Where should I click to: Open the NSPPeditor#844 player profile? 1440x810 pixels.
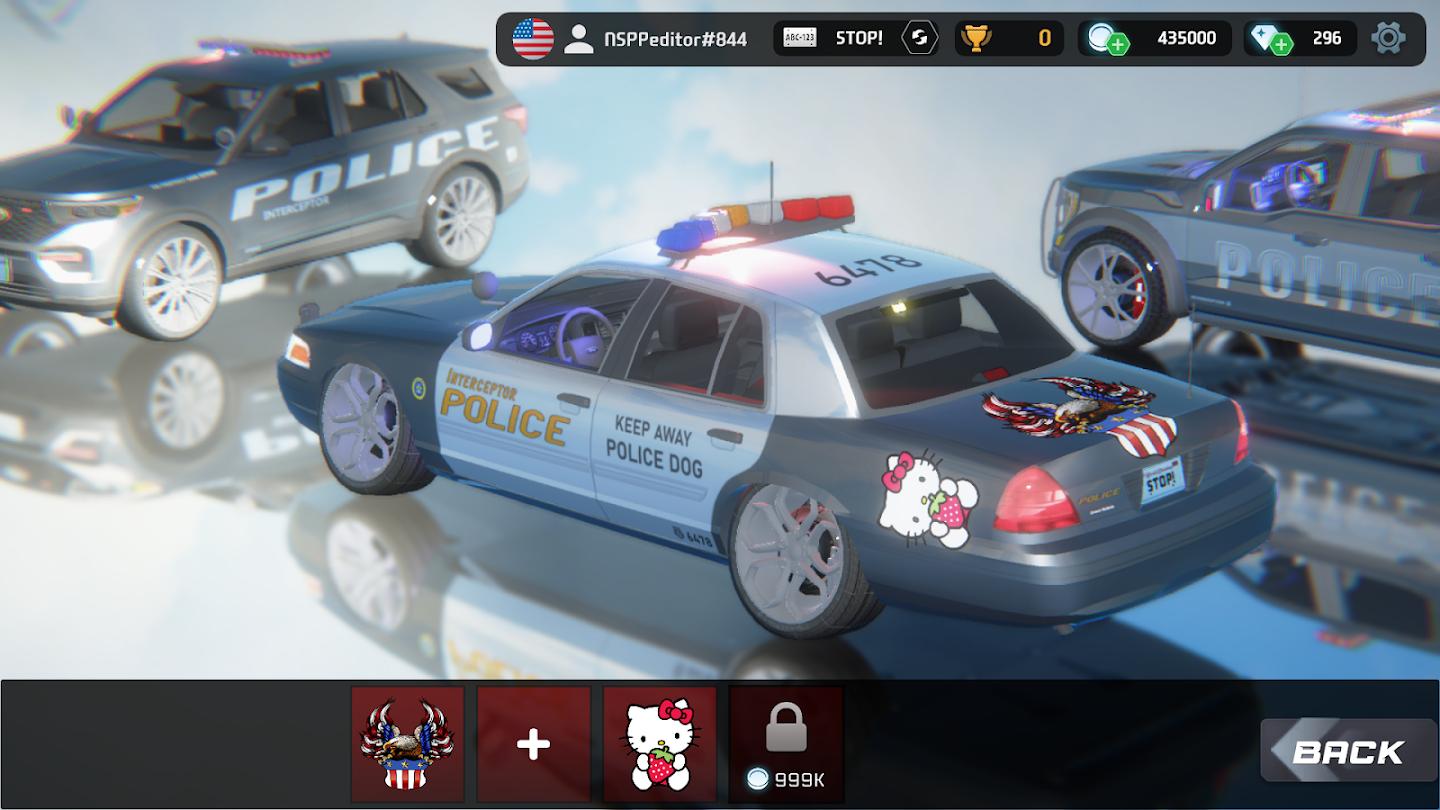[658, 39]
